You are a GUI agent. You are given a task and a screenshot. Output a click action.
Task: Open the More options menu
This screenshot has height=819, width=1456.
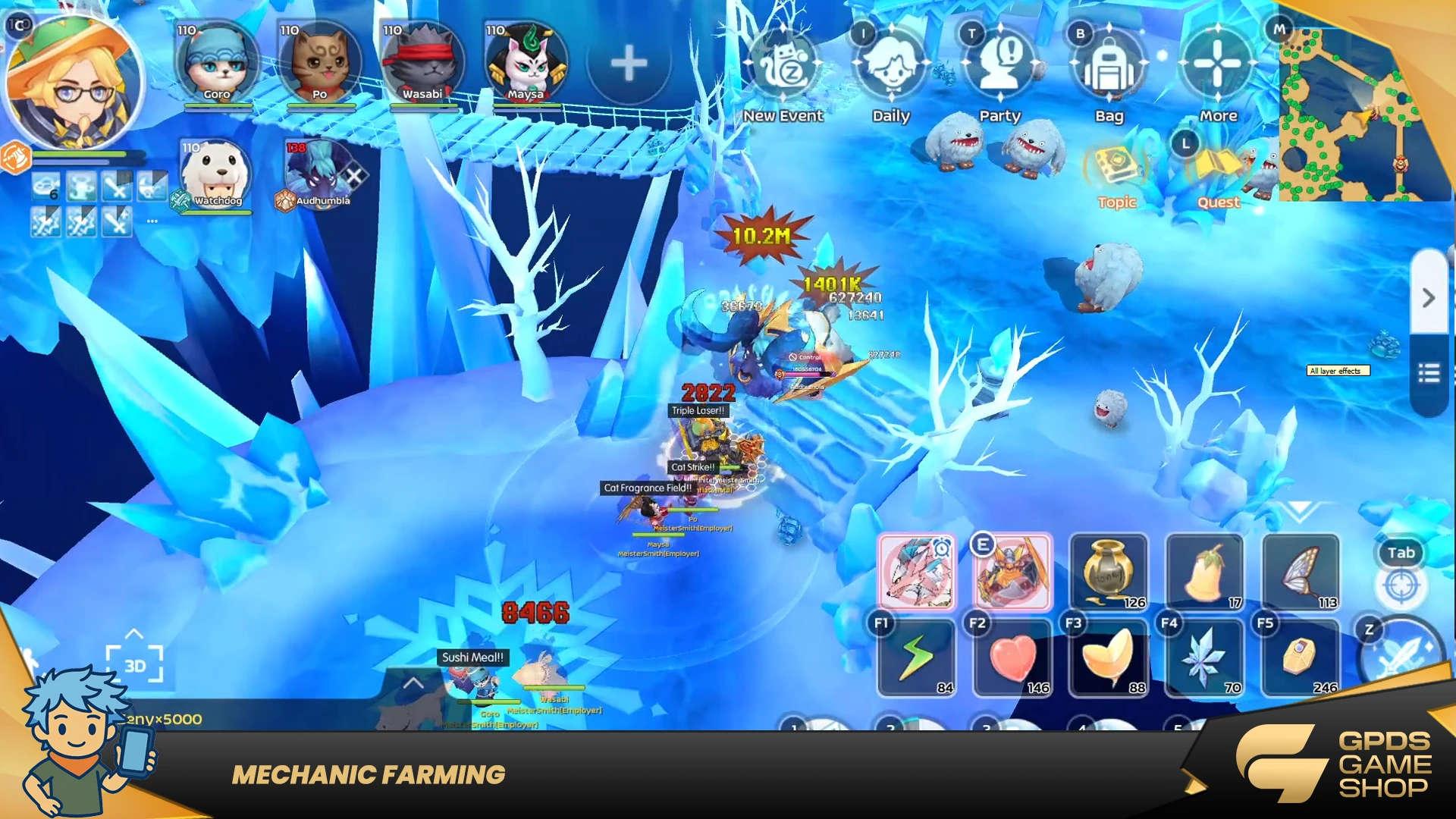(1217, 67)
